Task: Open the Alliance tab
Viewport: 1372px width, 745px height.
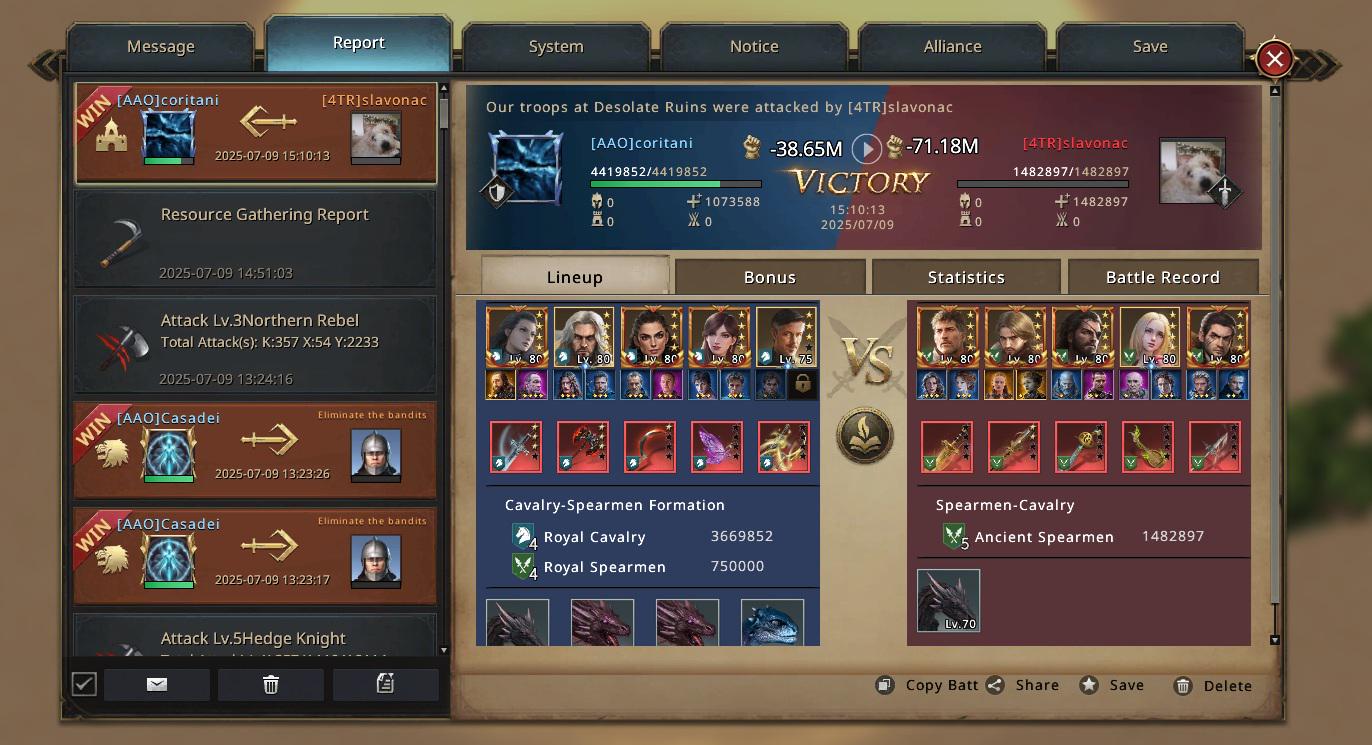Action: [x=952, y=47]
